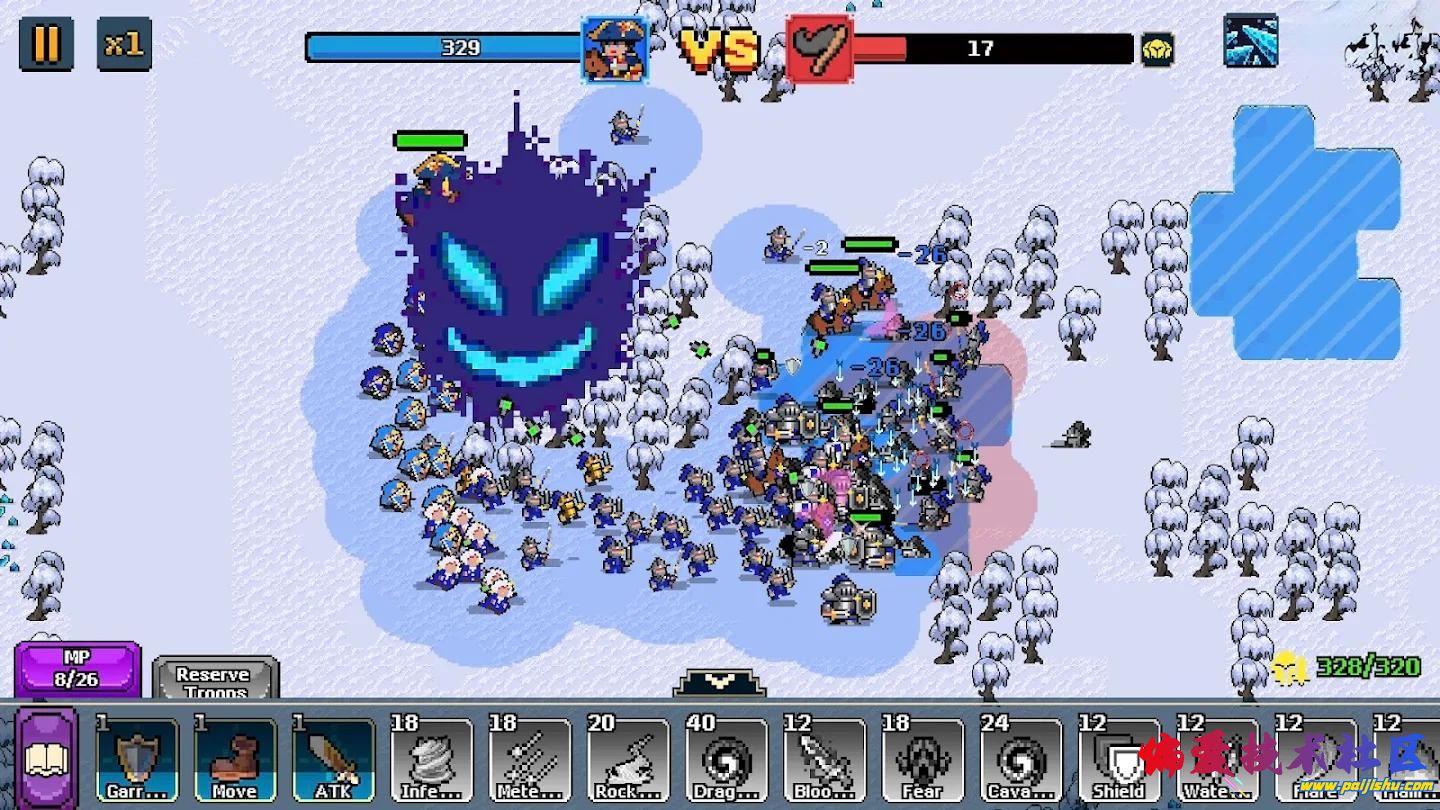The height and width of the screenshot is (810, 1440).
Task: Toggle the pause button
Action: [x=44, y=46]
